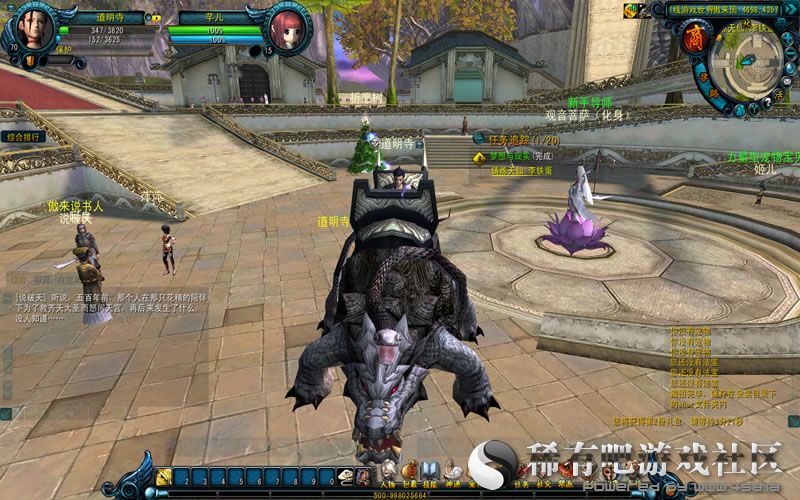800x500 pixels.
Task: Open the 技能 skills book icon
Action: (429, 470)
